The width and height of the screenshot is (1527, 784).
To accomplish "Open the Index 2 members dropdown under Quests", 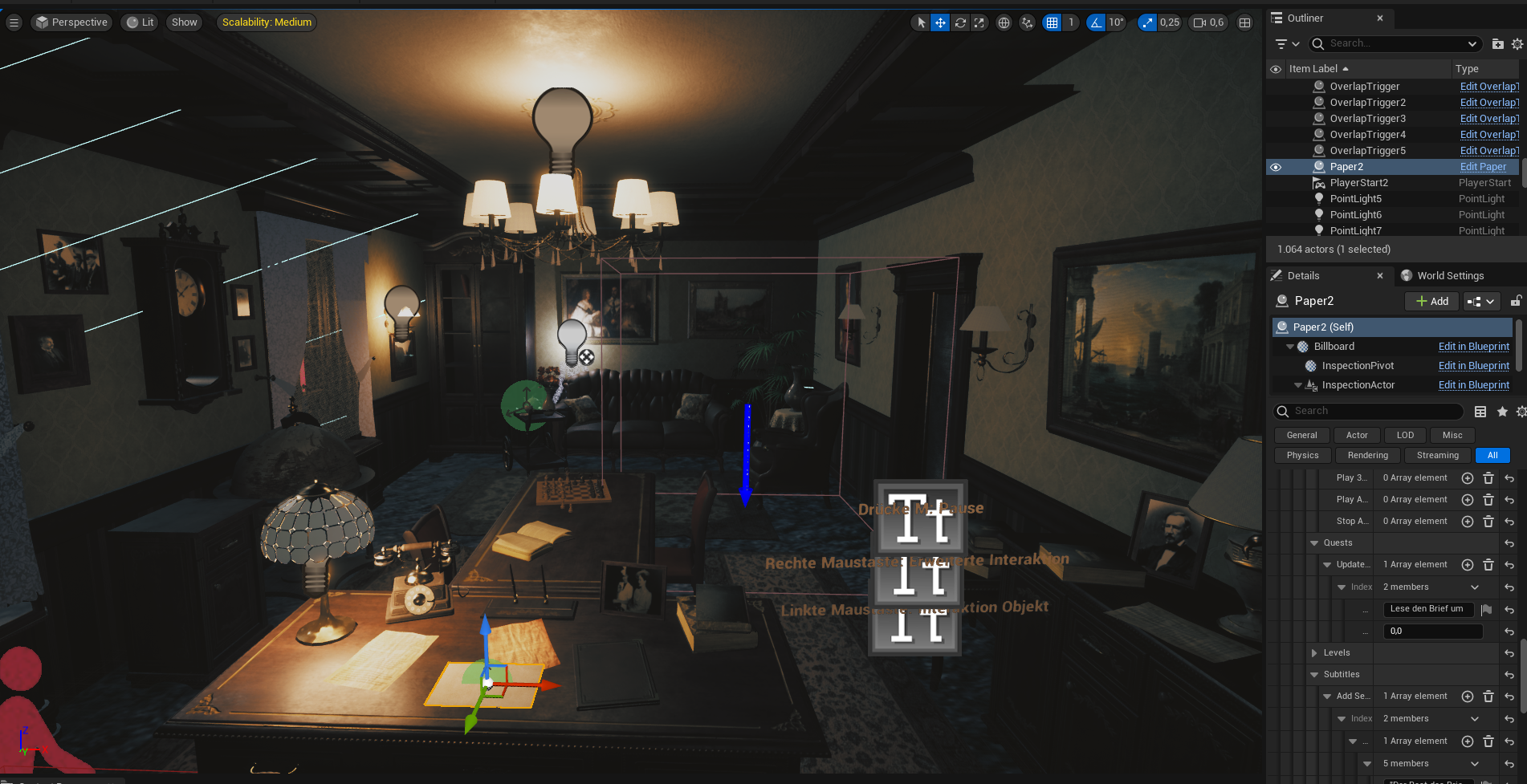I will point(1475,587).
